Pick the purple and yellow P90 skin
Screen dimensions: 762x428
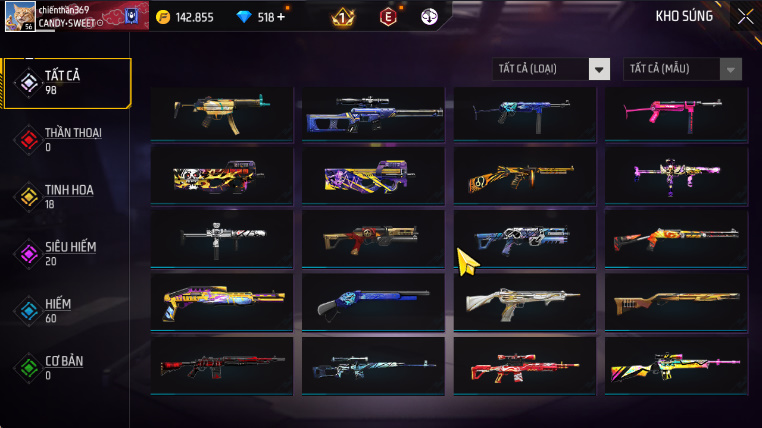pyautogui.click(x=373, y=176)
